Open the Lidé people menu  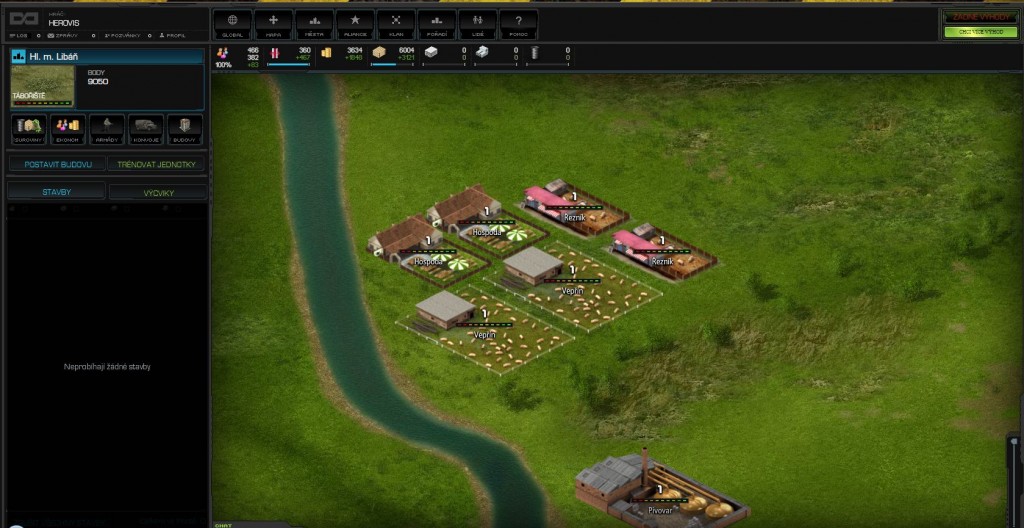pyautogui.click(x=478, y=23)
